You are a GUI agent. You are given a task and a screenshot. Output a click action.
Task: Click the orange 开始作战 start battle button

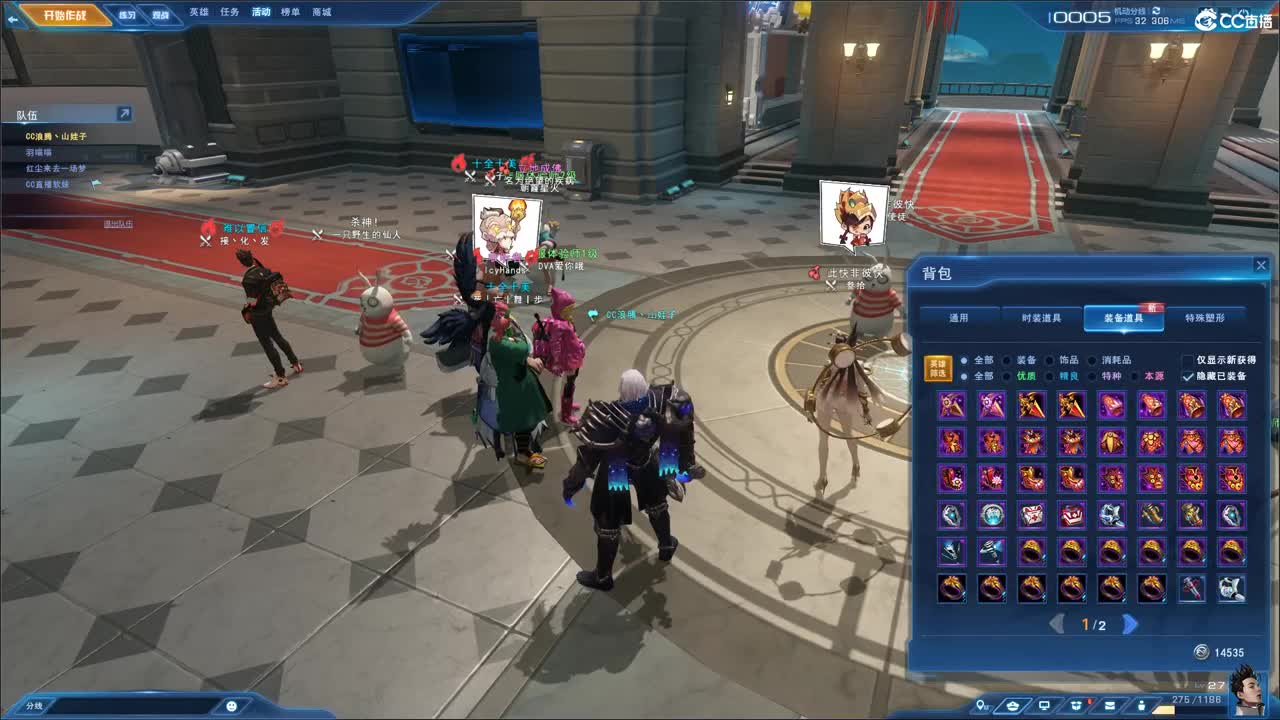click(67, 15)
